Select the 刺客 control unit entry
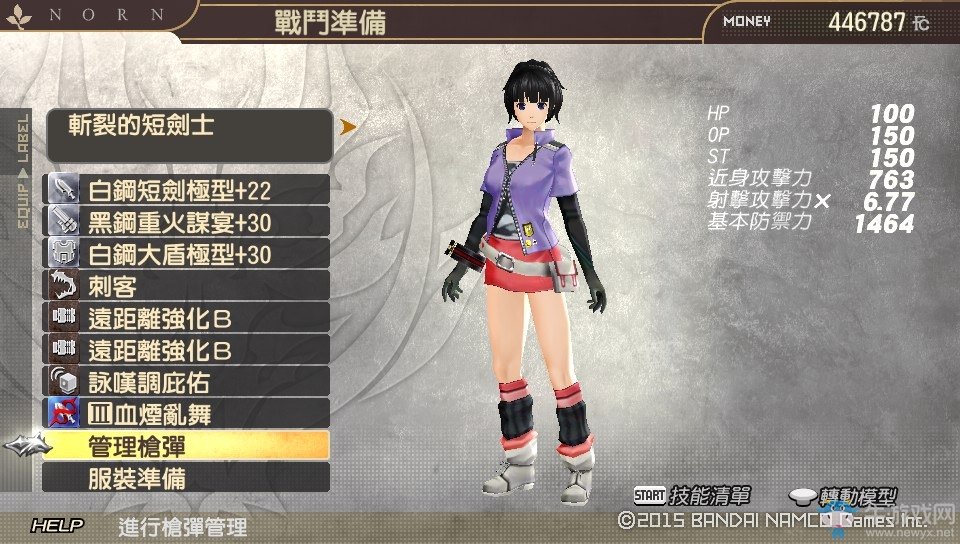This screenshot has width=960, height=544. 187,286
